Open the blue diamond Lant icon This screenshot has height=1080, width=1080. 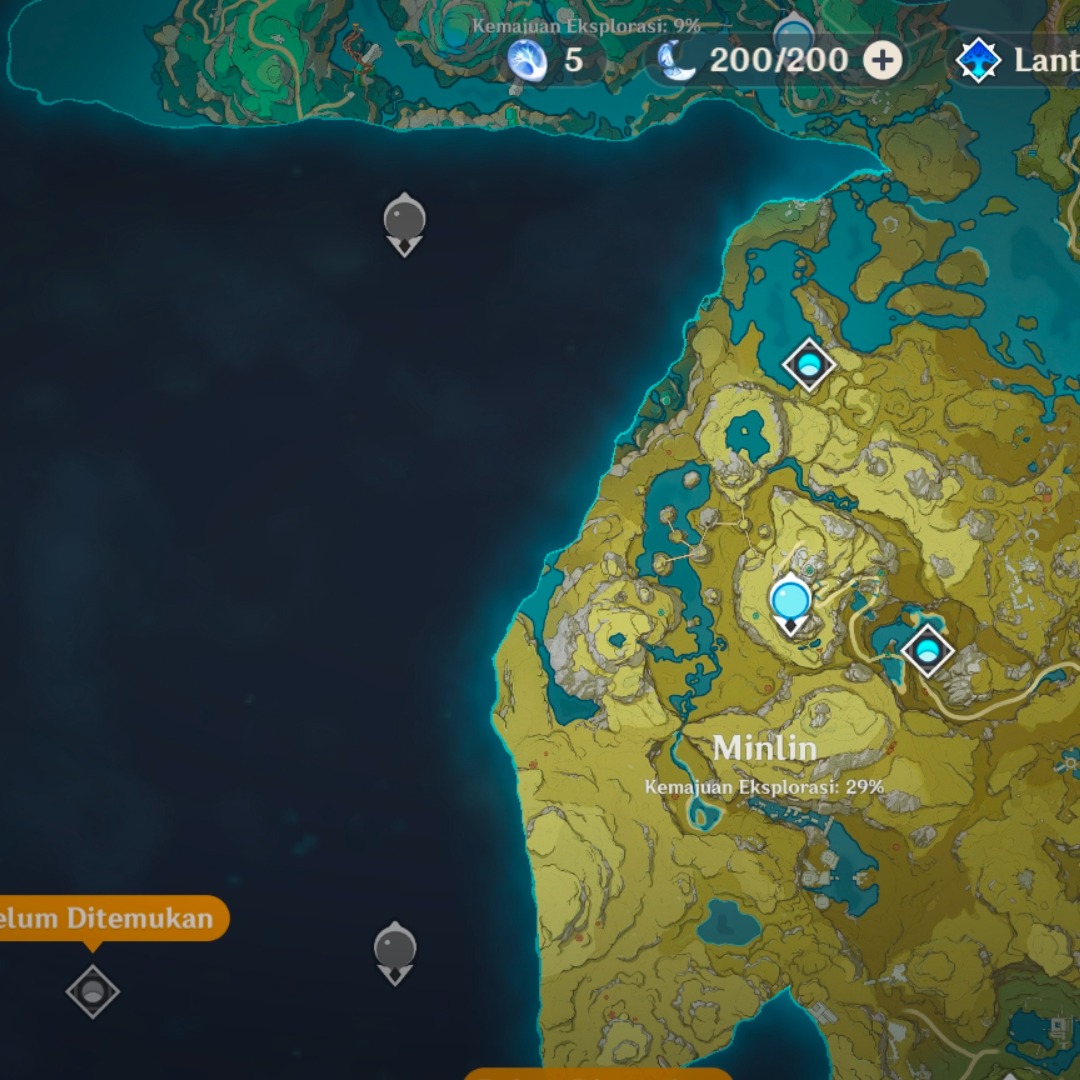979,60
